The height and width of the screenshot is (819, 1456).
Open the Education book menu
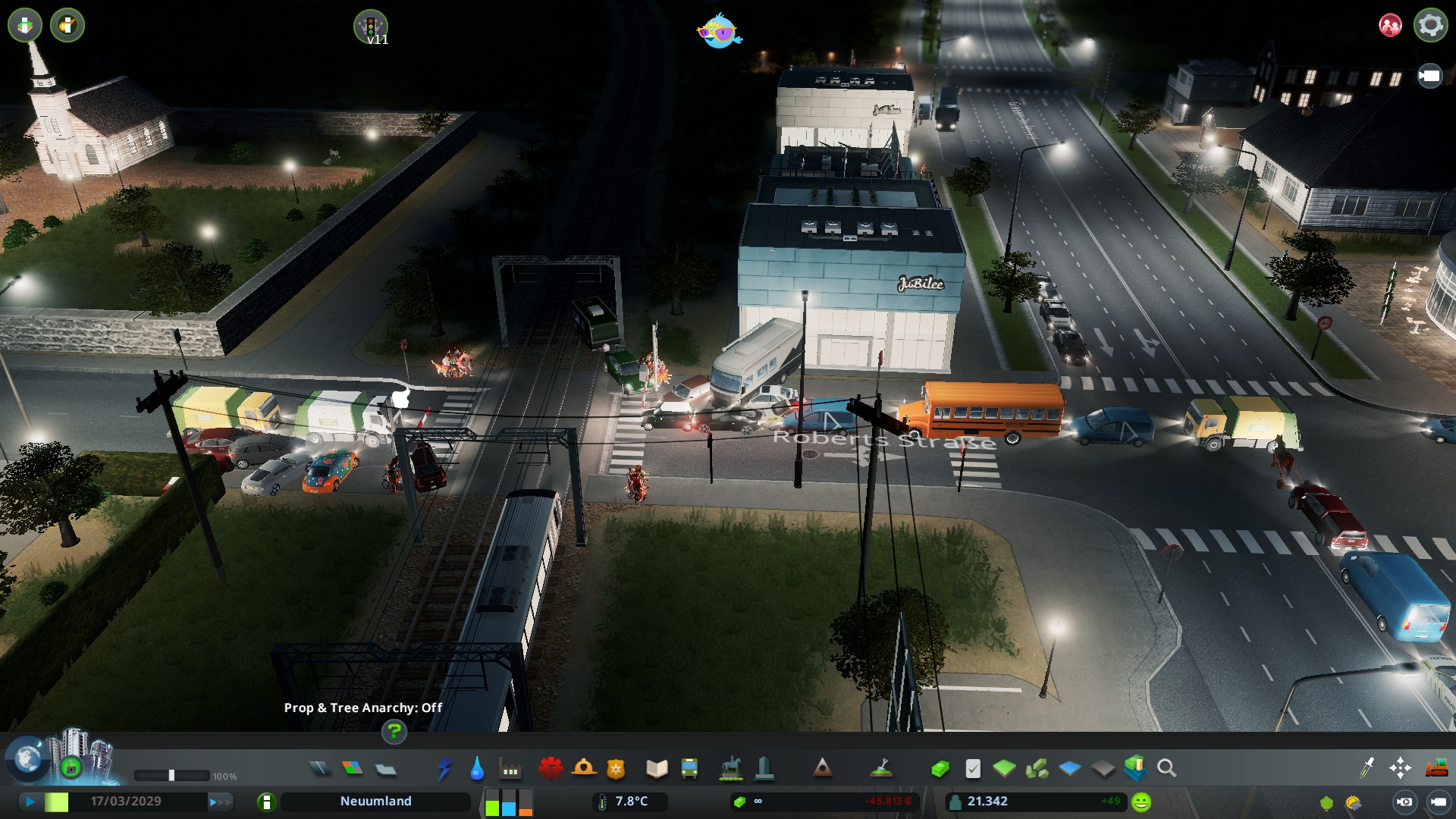point(657,769)
